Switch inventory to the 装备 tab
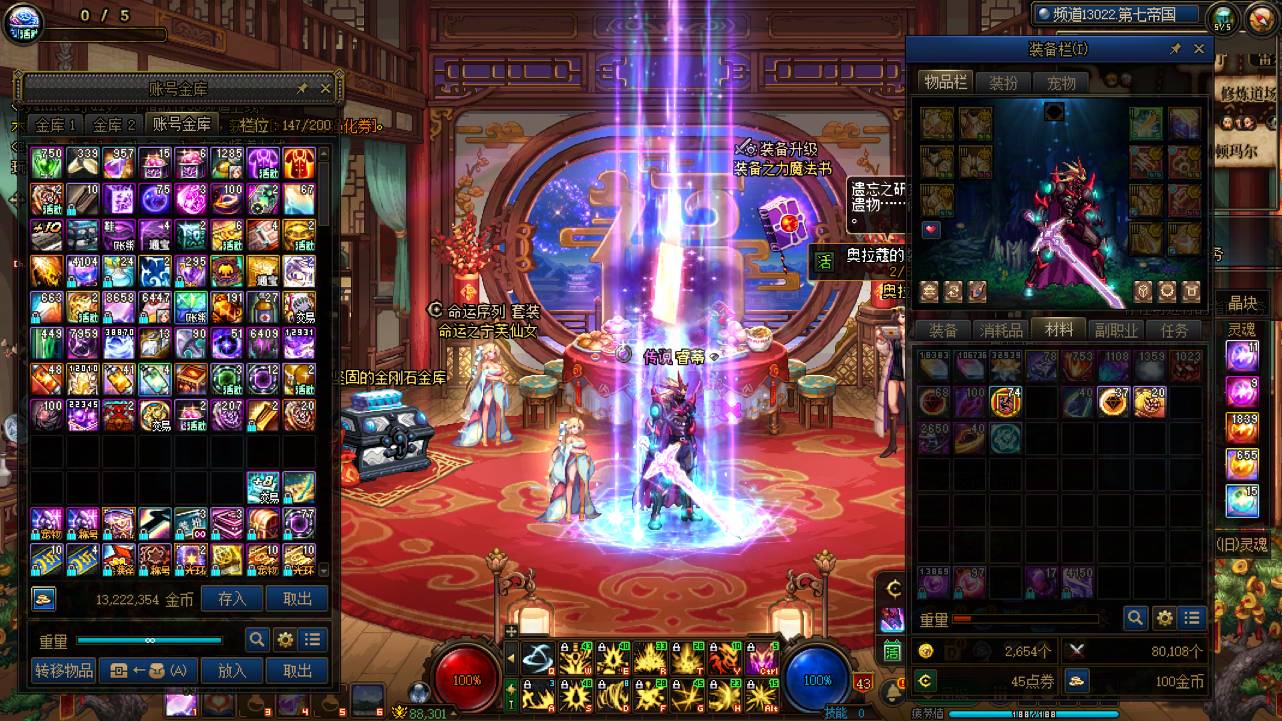This screenshot has width=1282, height=721. pyautogui.click(x=943, y=330)
